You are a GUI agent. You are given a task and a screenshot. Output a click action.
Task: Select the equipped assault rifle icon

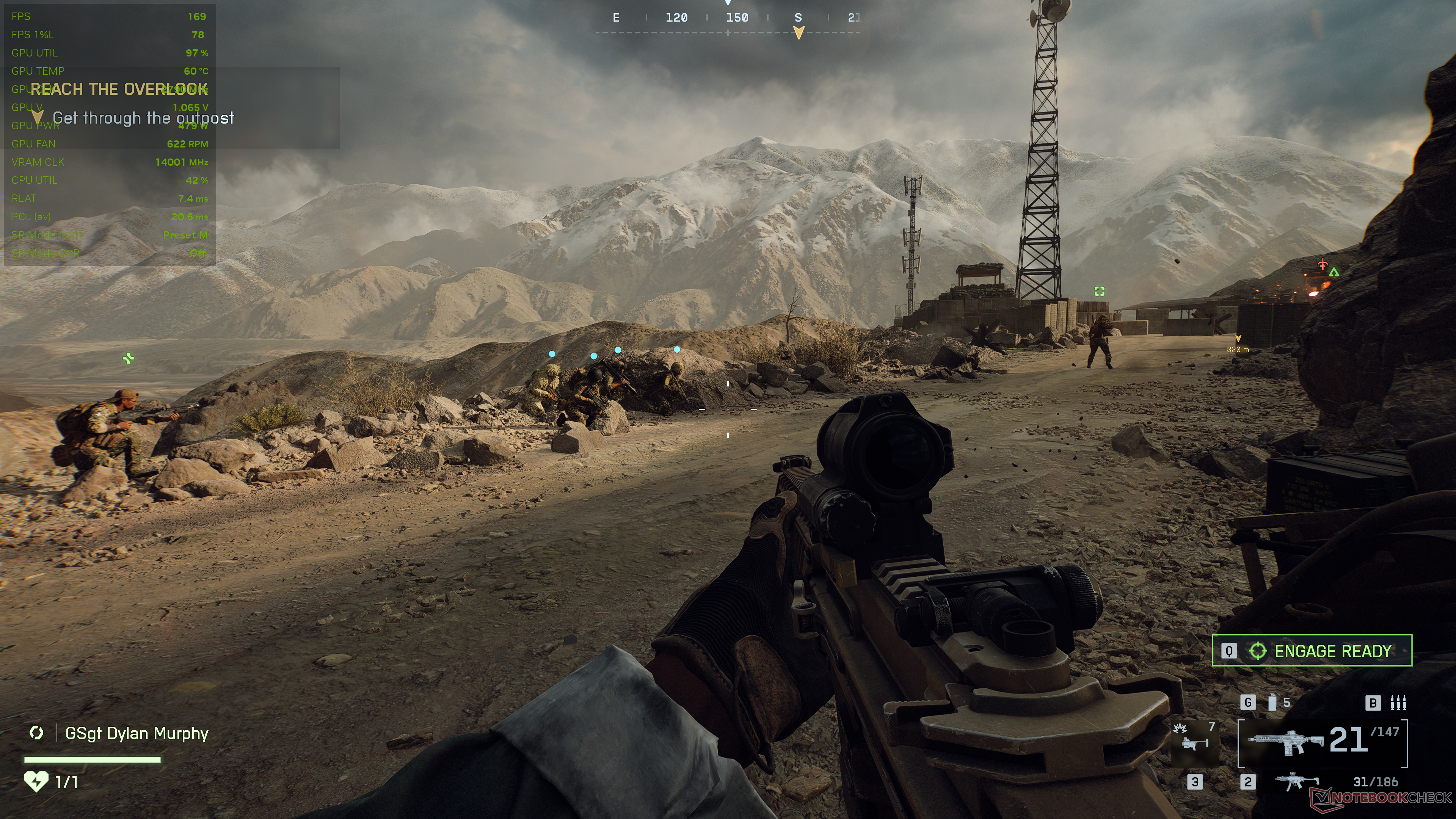coord(1286,741)
